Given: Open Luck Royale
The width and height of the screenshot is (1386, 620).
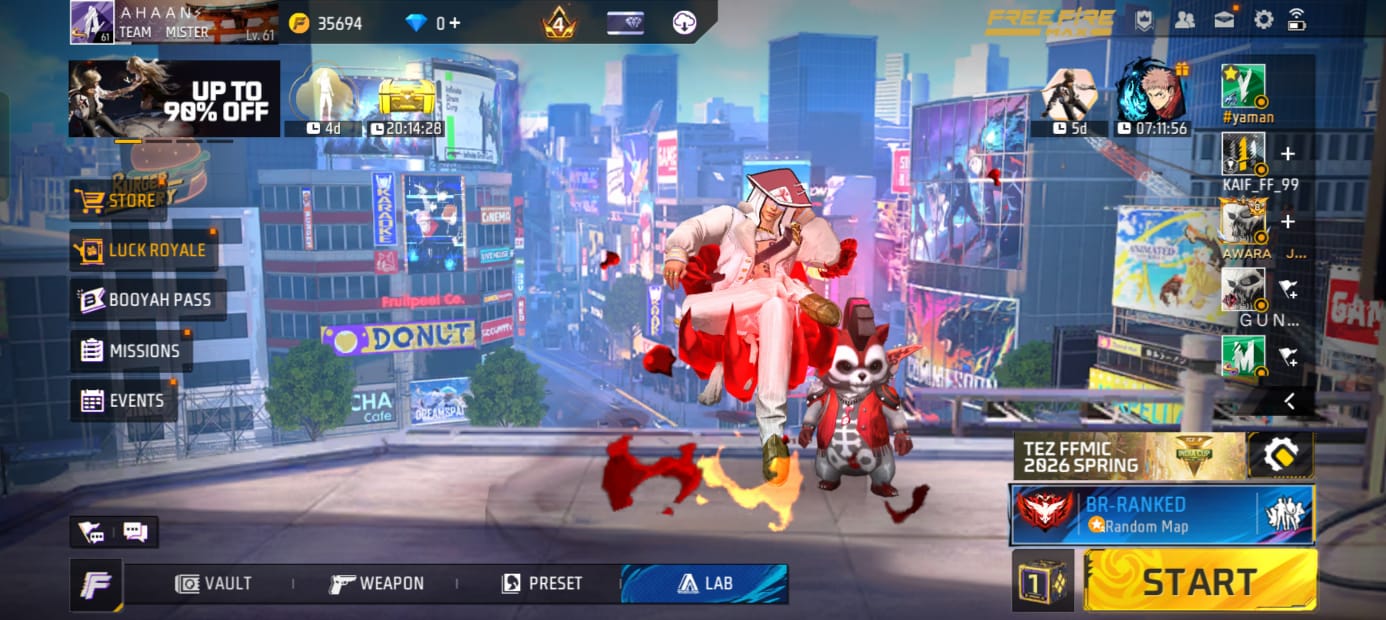Looking at the screenshot, I should [143, 250].
